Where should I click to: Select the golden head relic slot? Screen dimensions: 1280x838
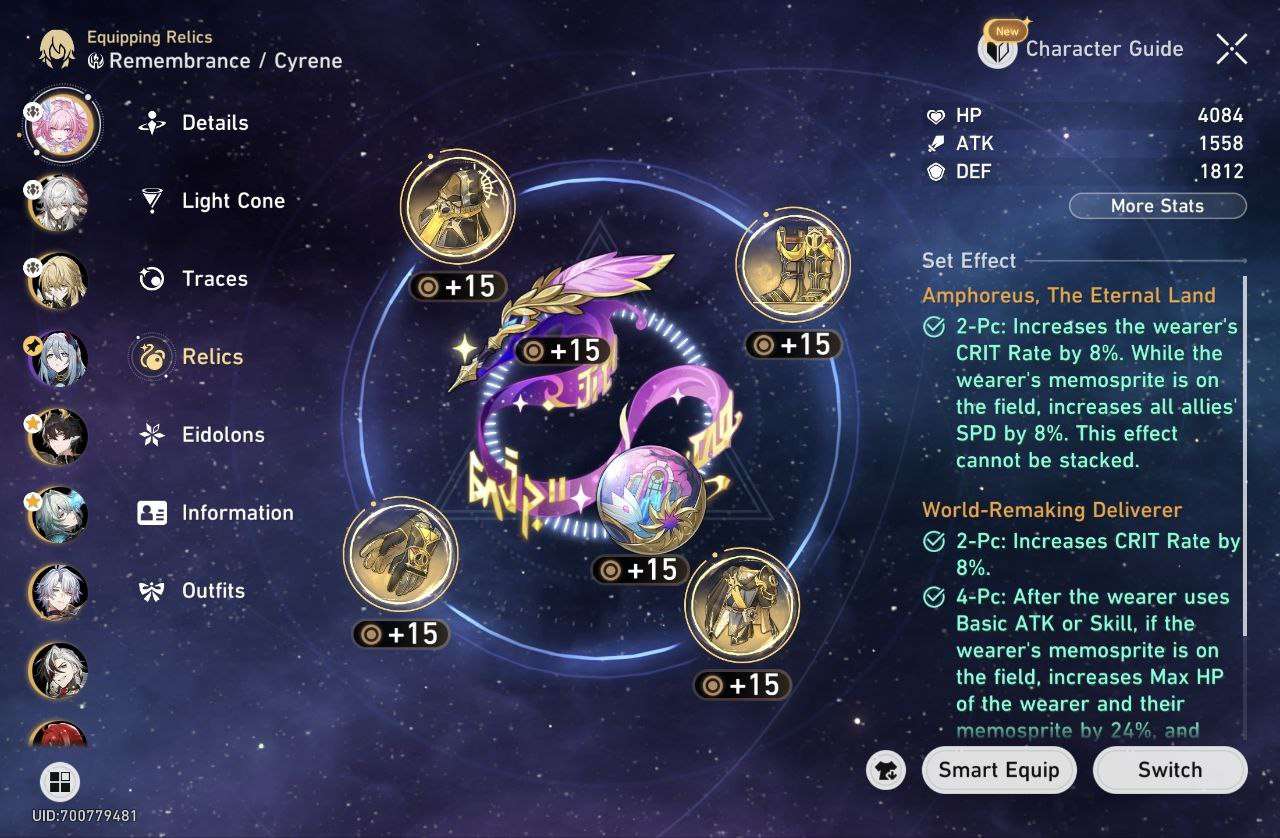[x=457, y=208]
